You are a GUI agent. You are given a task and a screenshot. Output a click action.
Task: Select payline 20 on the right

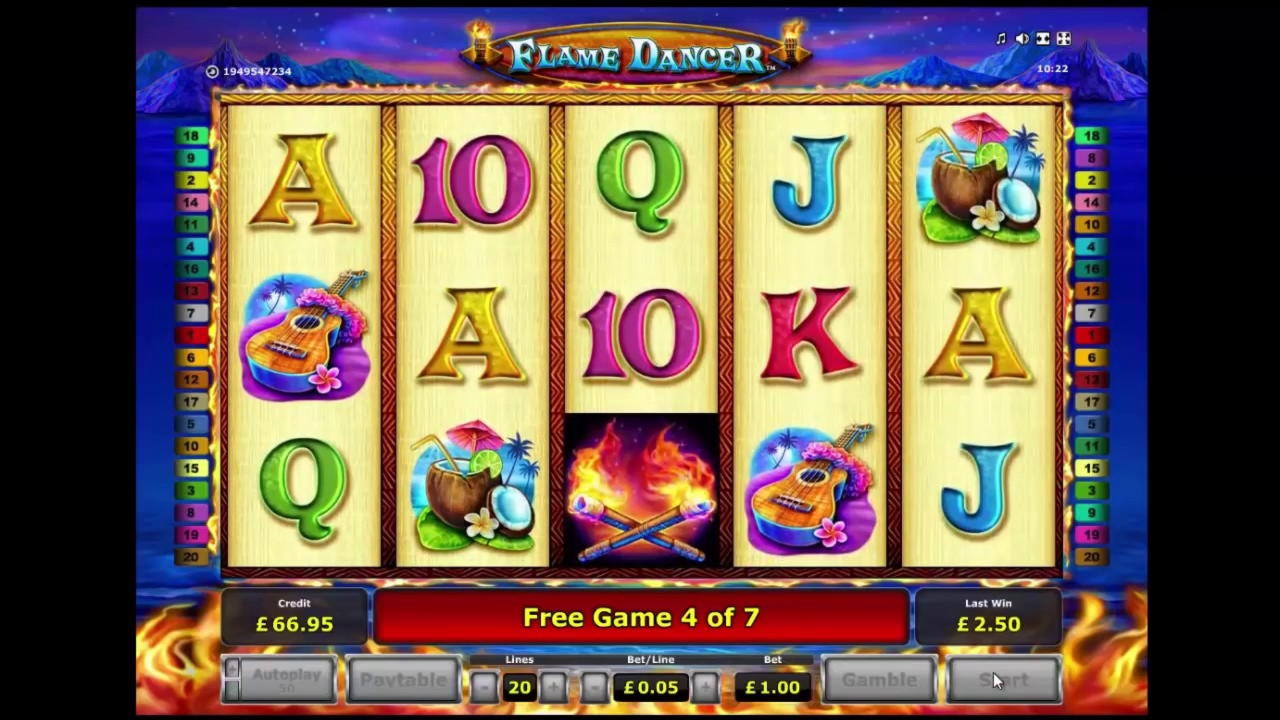[1091, 557]
